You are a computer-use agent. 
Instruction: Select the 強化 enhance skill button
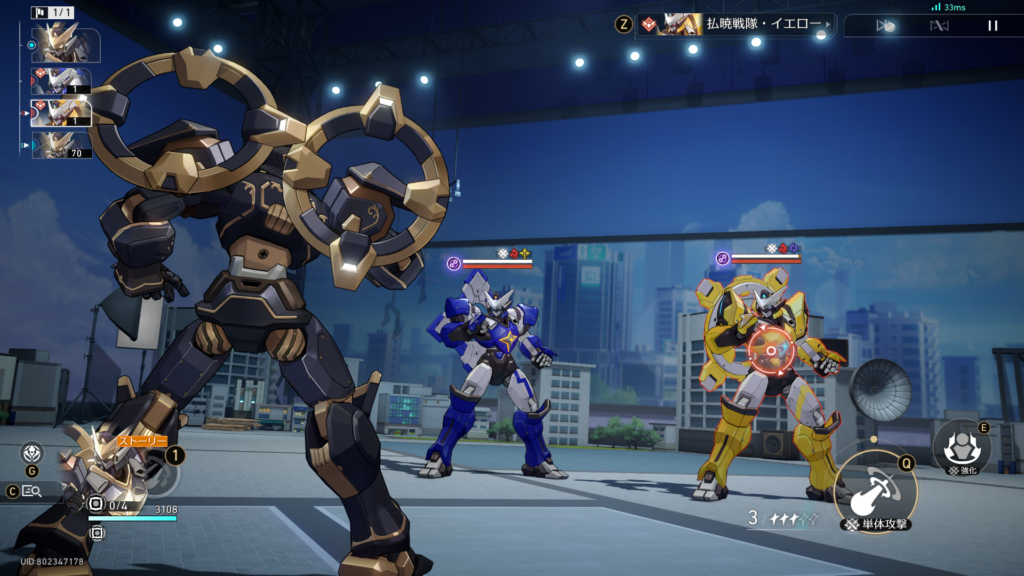coord(960,446)
